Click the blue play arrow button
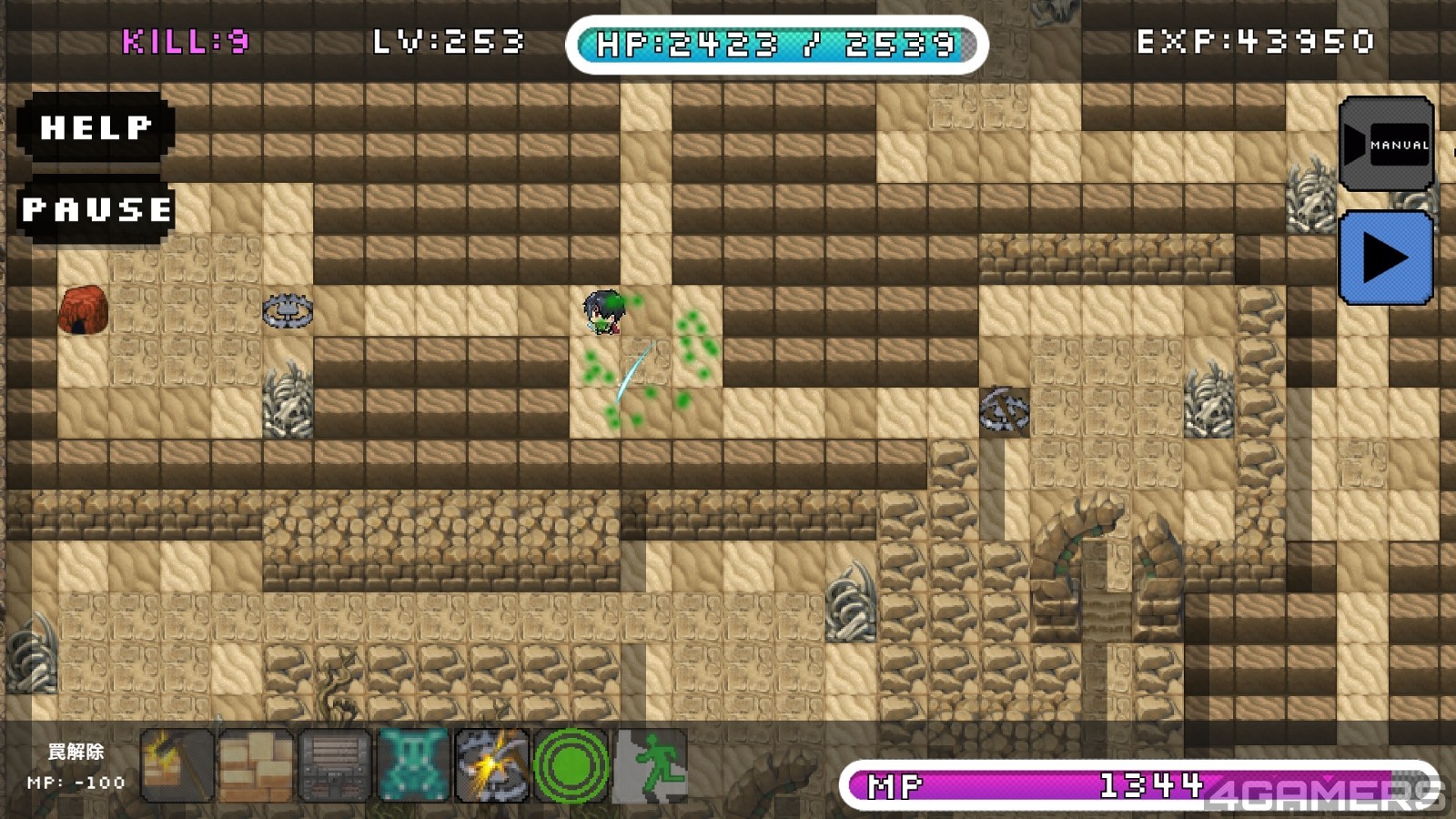1456x819 pixels. pyautogui.click(x=1386, y=258)
